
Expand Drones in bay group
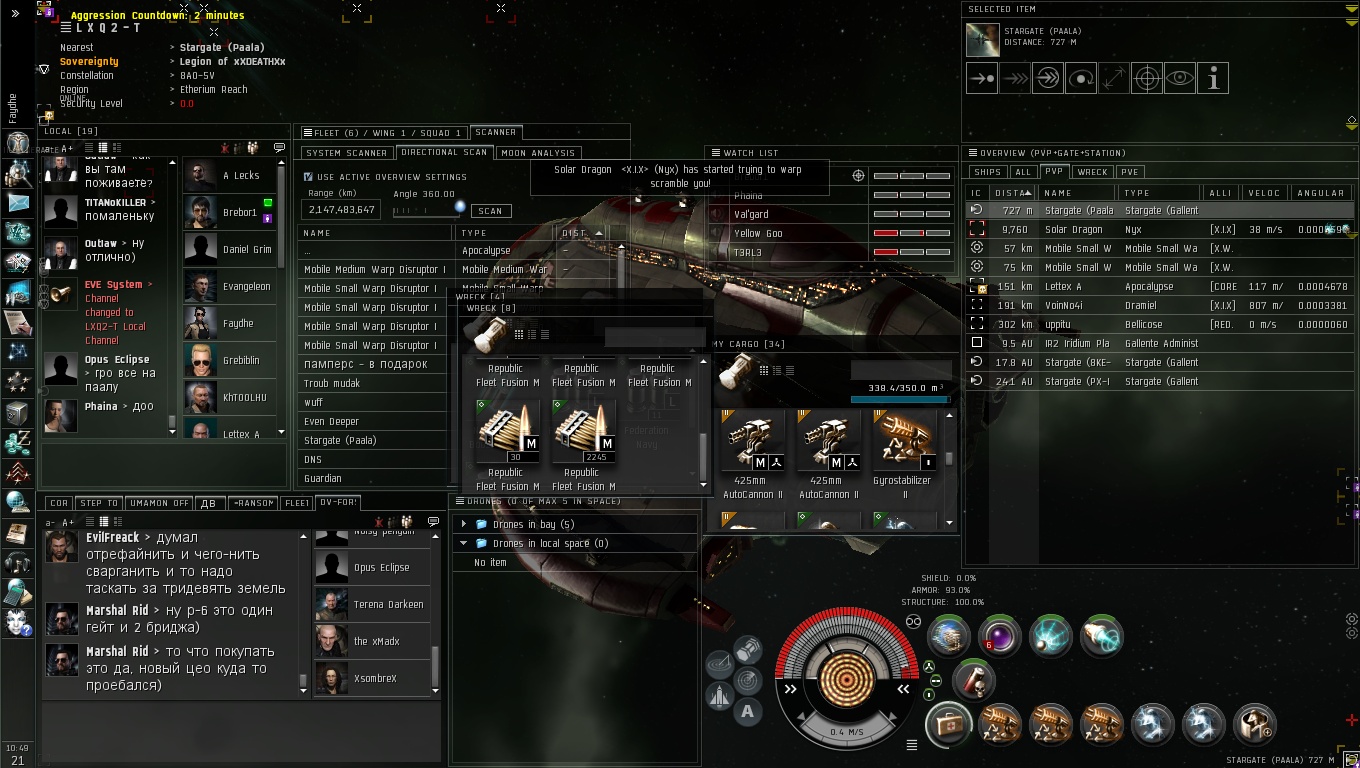(x=464, y=524)
